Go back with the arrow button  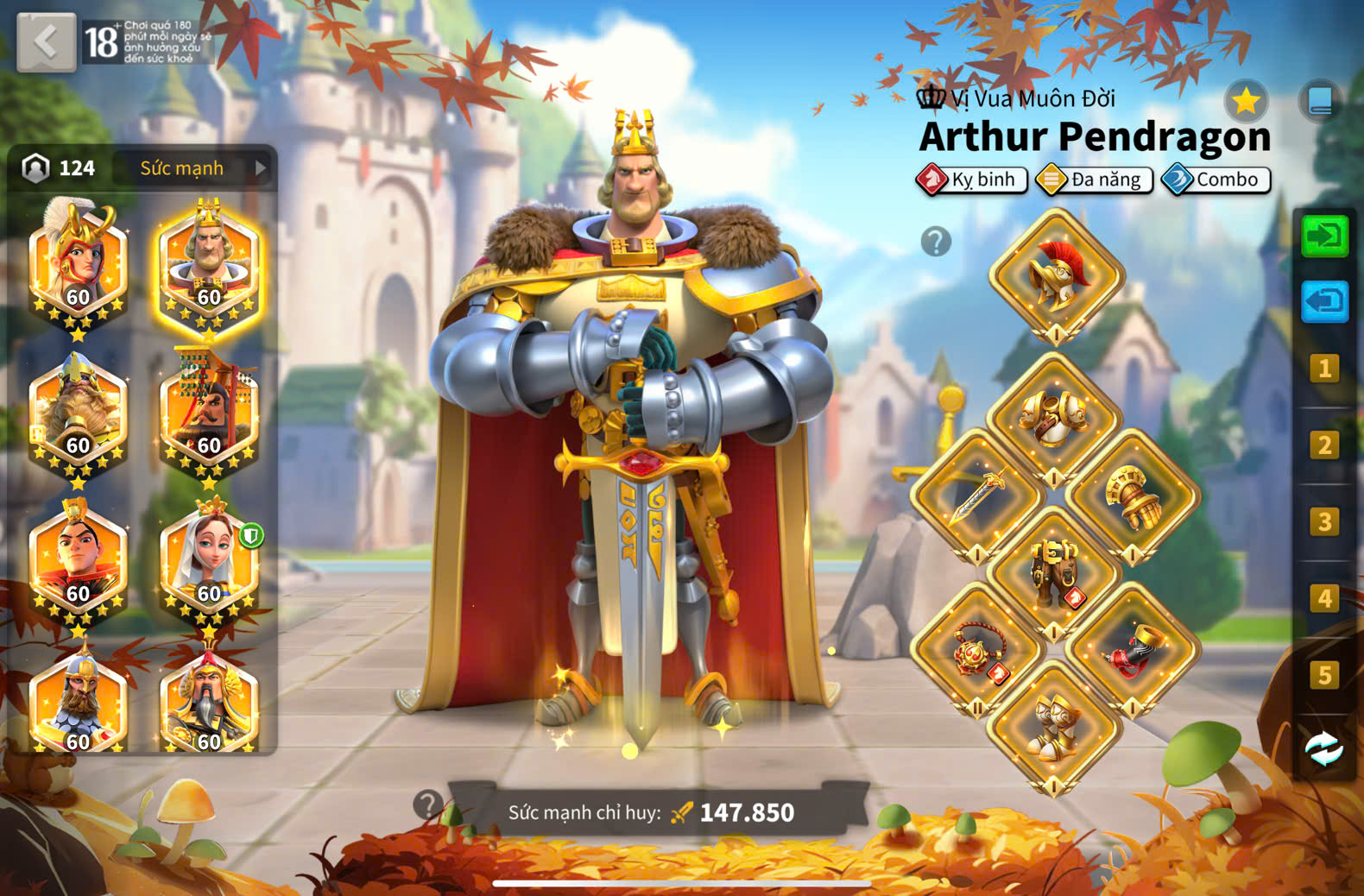46,41
